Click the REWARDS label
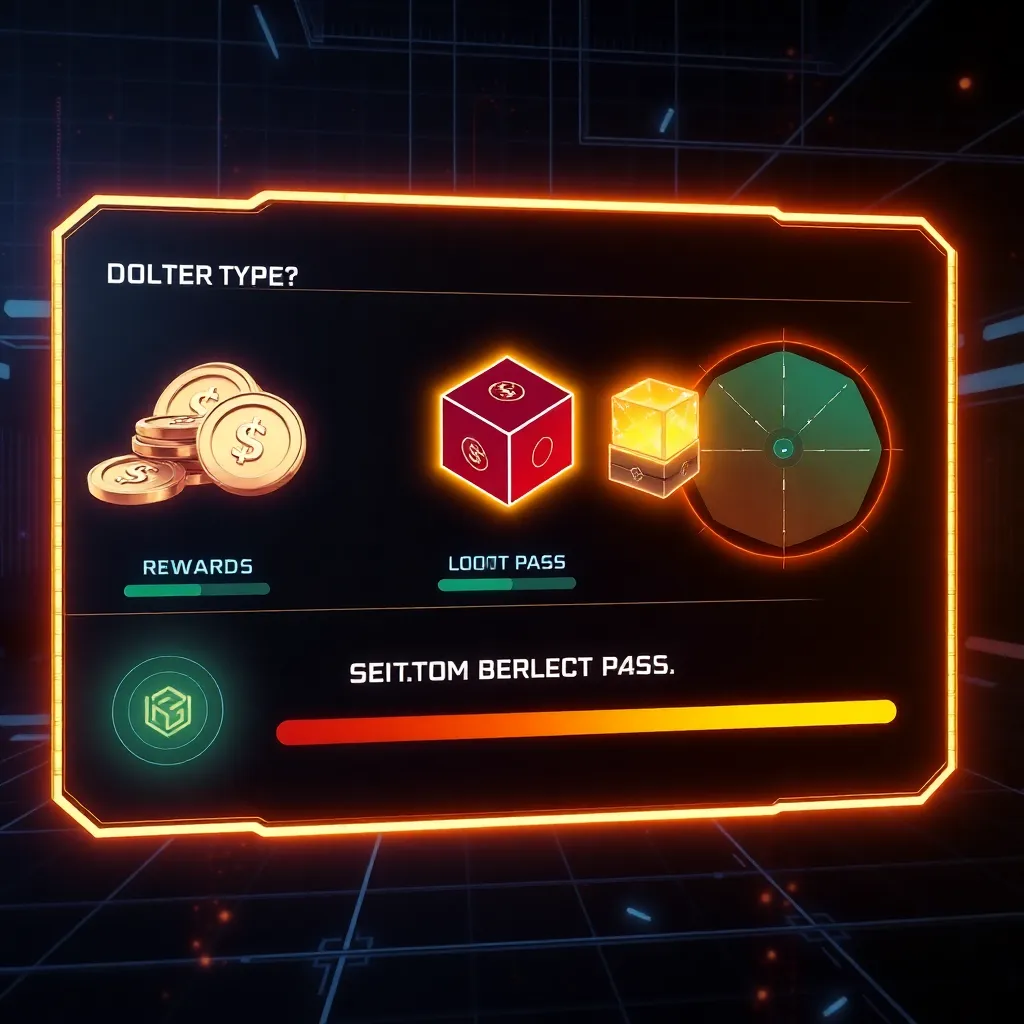This screenshot has width=1024, height=1024. [197, 567]
